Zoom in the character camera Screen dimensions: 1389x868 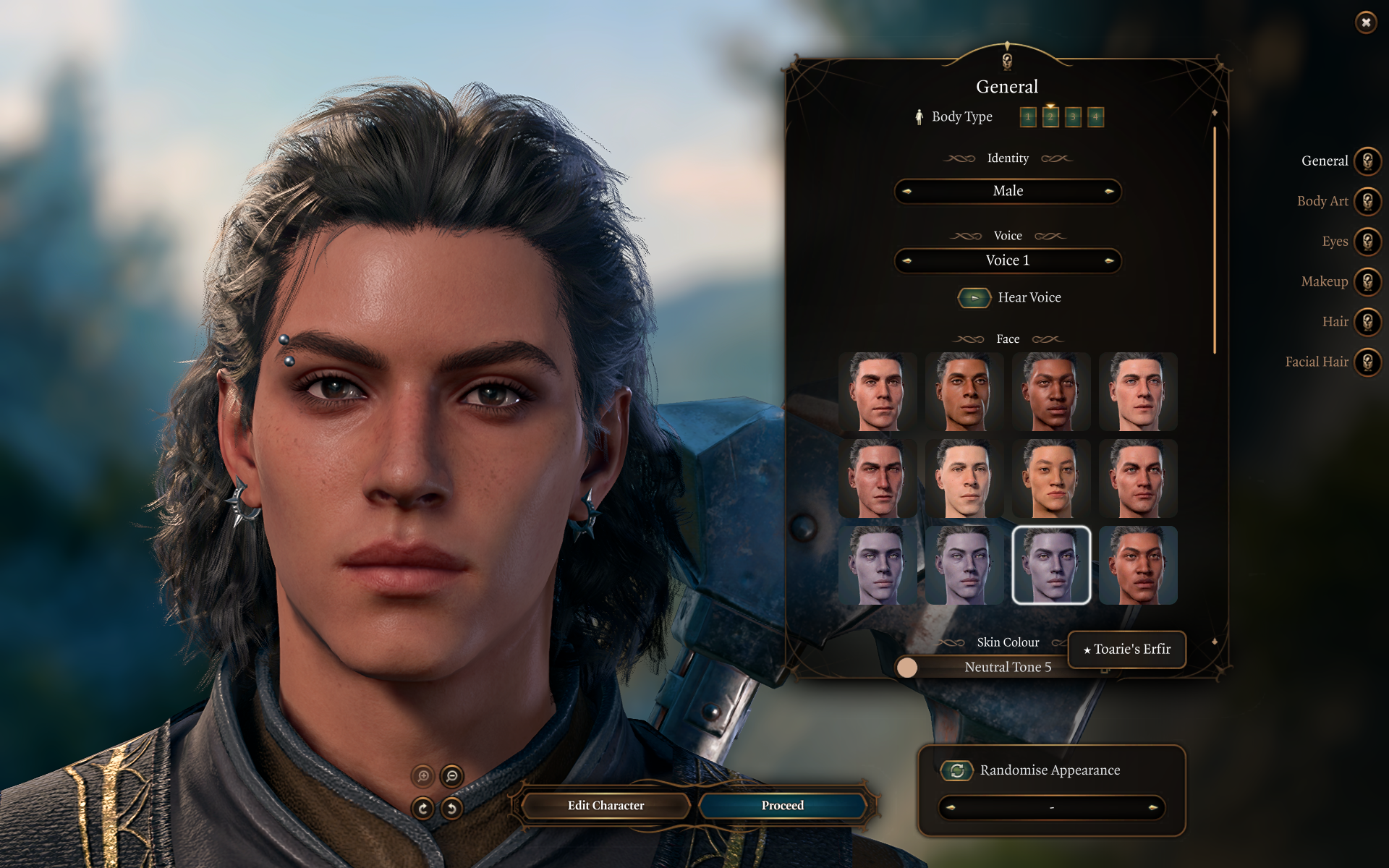point(422,776)
